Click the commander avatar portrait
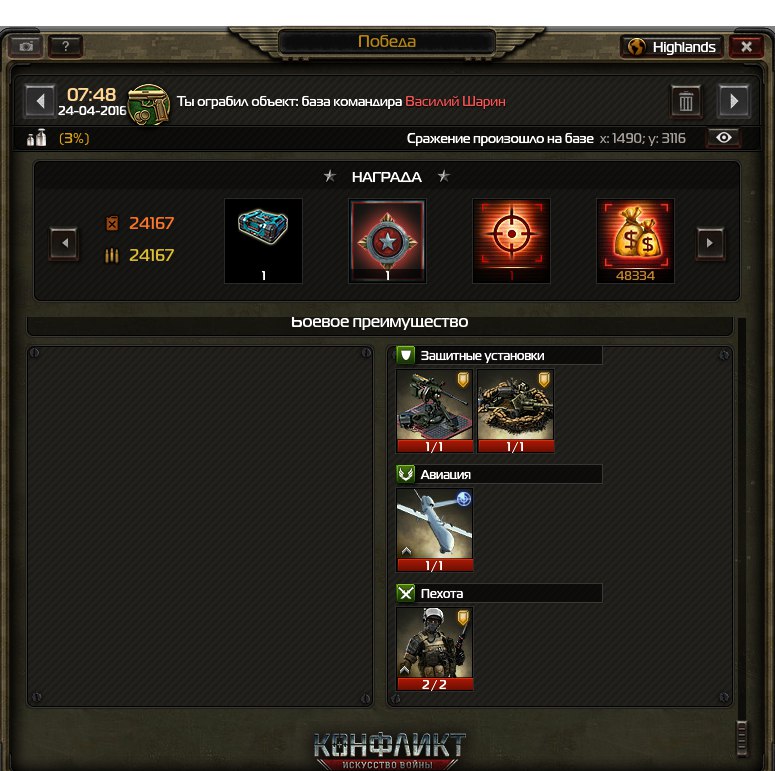 coord(148,104)
